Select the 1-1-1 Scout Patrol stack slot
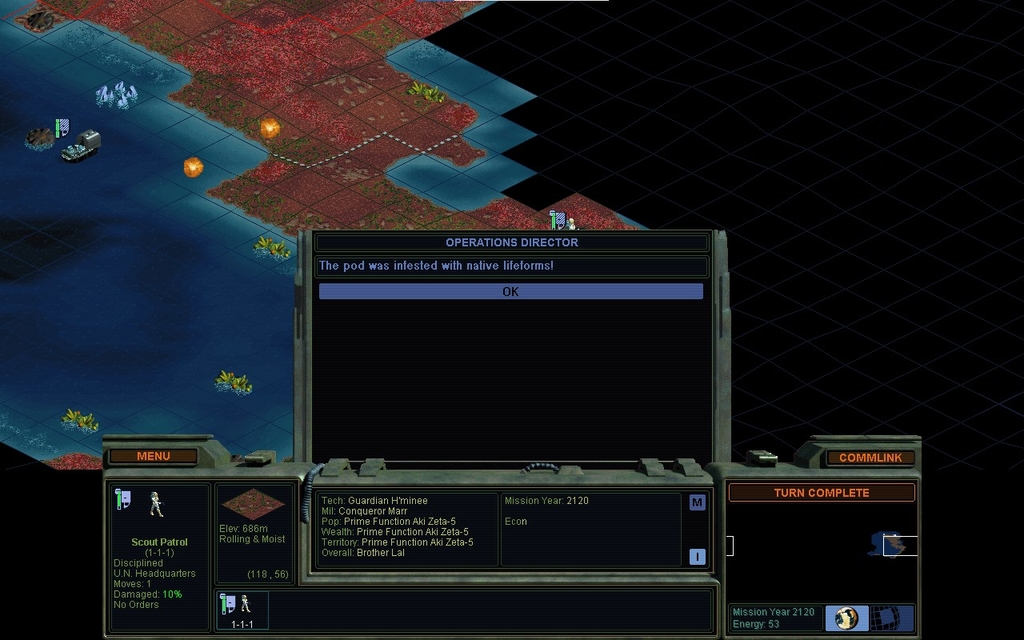The width and height of the screenshot is (1024, 640). click(241, 610)
